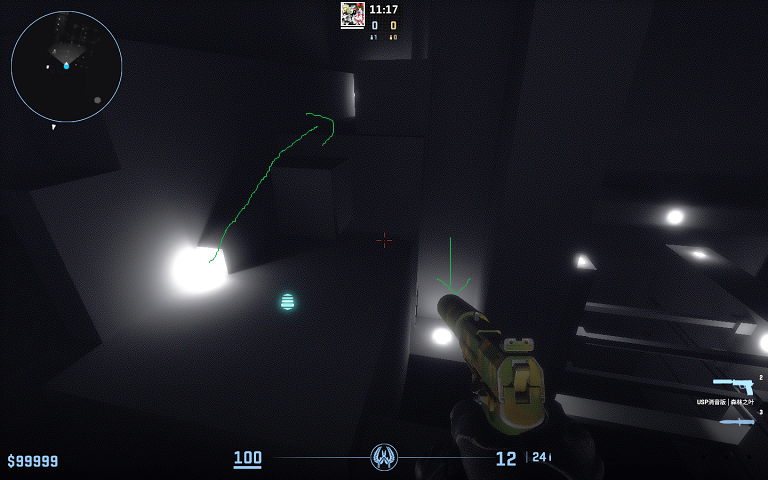This screenshot has height=480, width=768.
Task: Click the team emblem at bottom center
Action: coord(384,457)
